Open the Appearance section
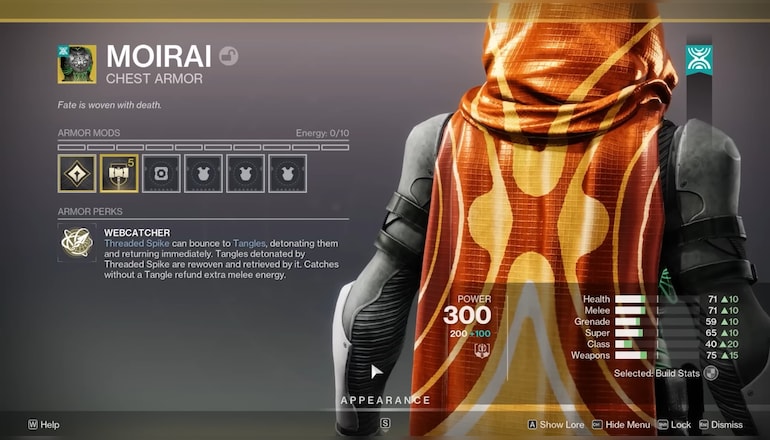The image size is (770, 440). (x=385, y=400)
